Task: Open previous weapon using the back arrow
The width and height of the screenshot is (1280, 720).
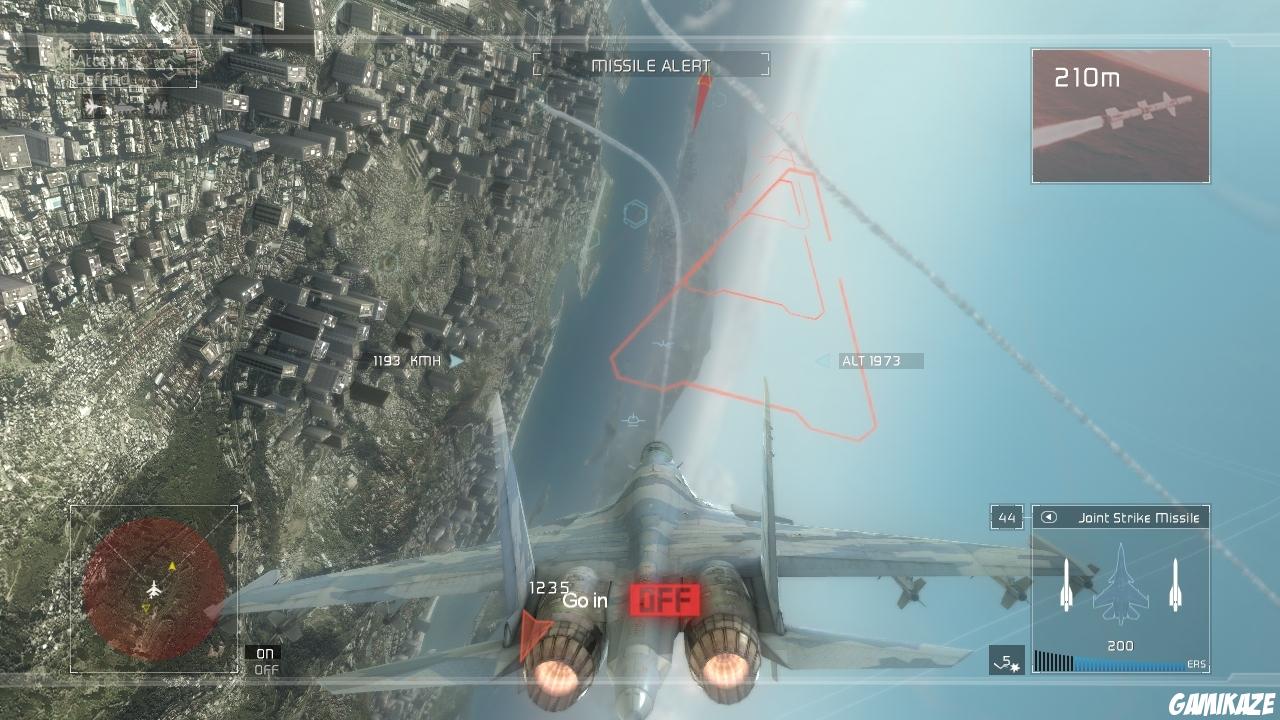Action: 1050,518
